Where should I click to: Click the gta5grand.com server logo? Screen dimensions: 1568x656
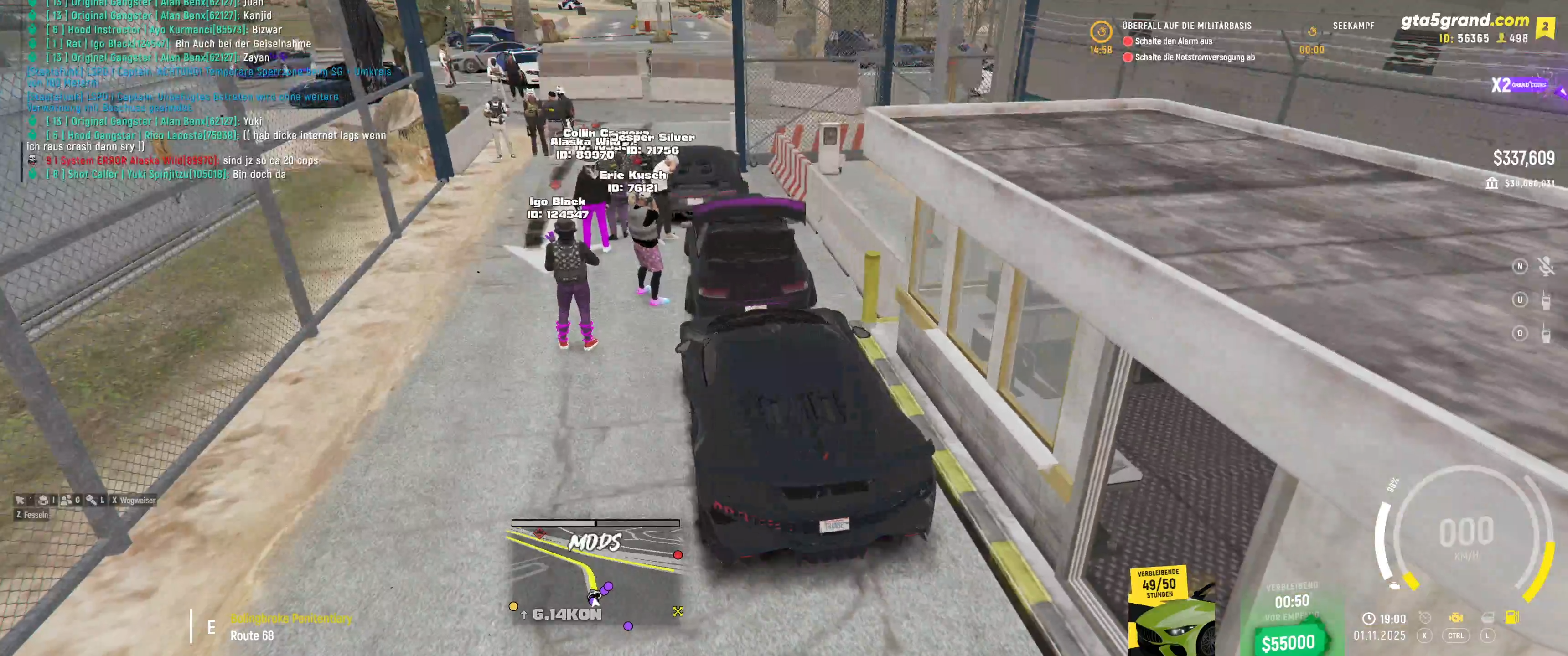1464,20
